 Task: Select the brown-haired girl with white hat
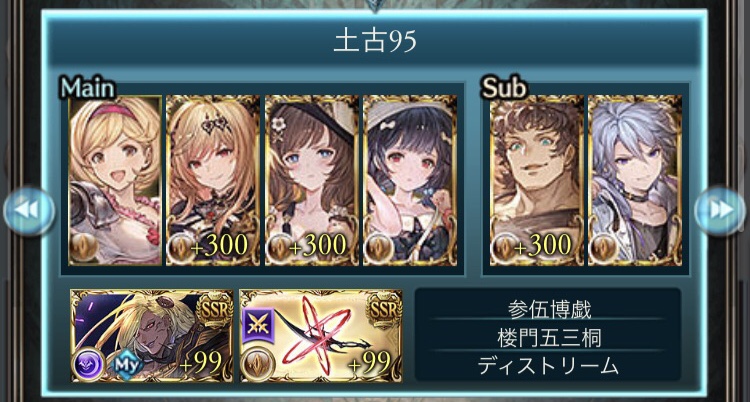[310, 181]
